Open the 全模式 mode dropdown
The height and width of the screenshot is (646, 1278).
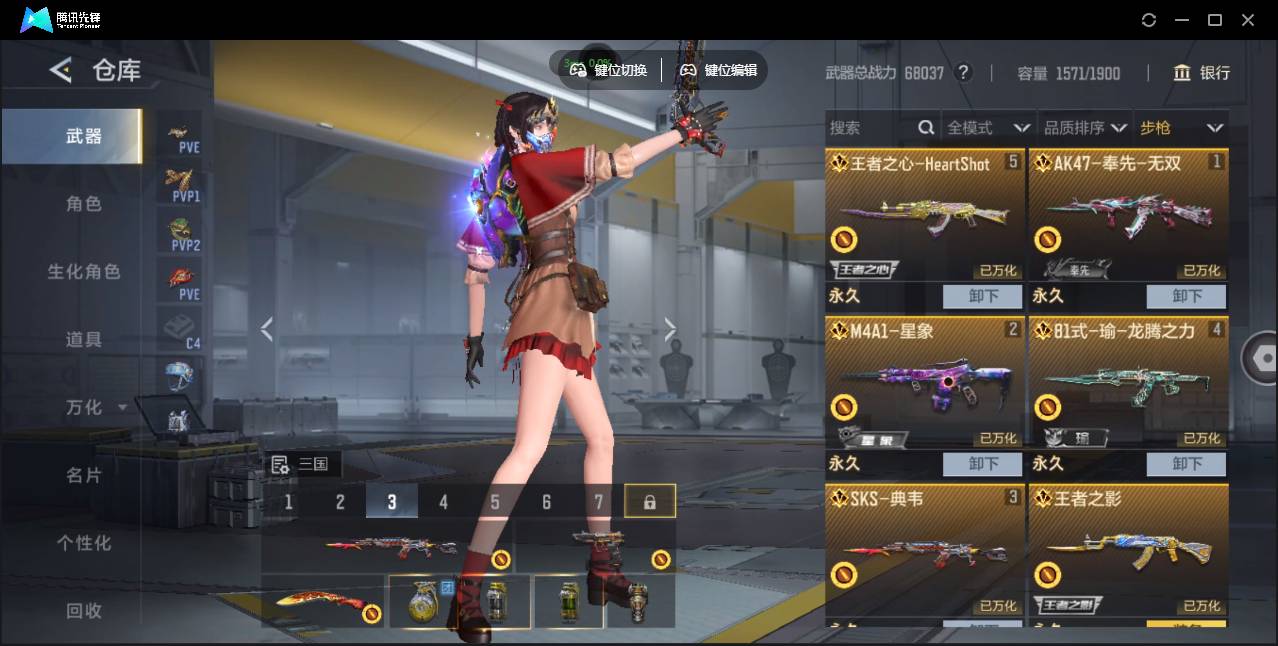987,128
